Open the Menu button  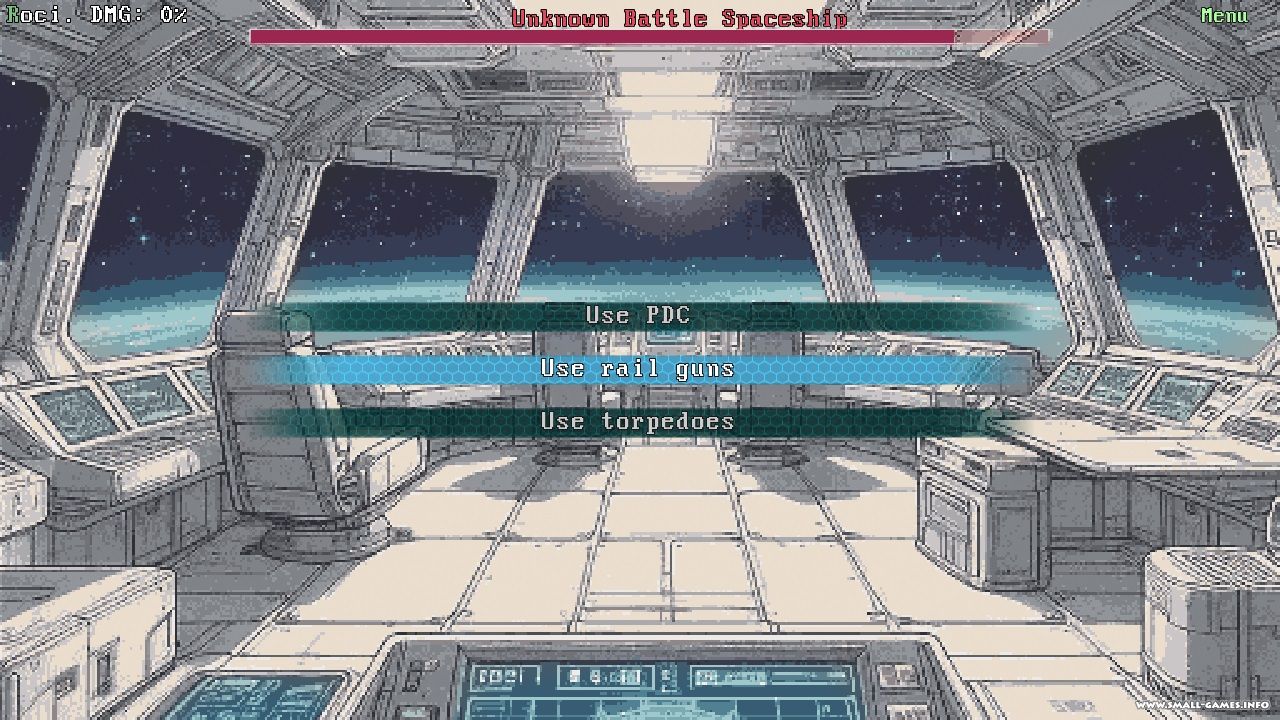coord(1224,16)
